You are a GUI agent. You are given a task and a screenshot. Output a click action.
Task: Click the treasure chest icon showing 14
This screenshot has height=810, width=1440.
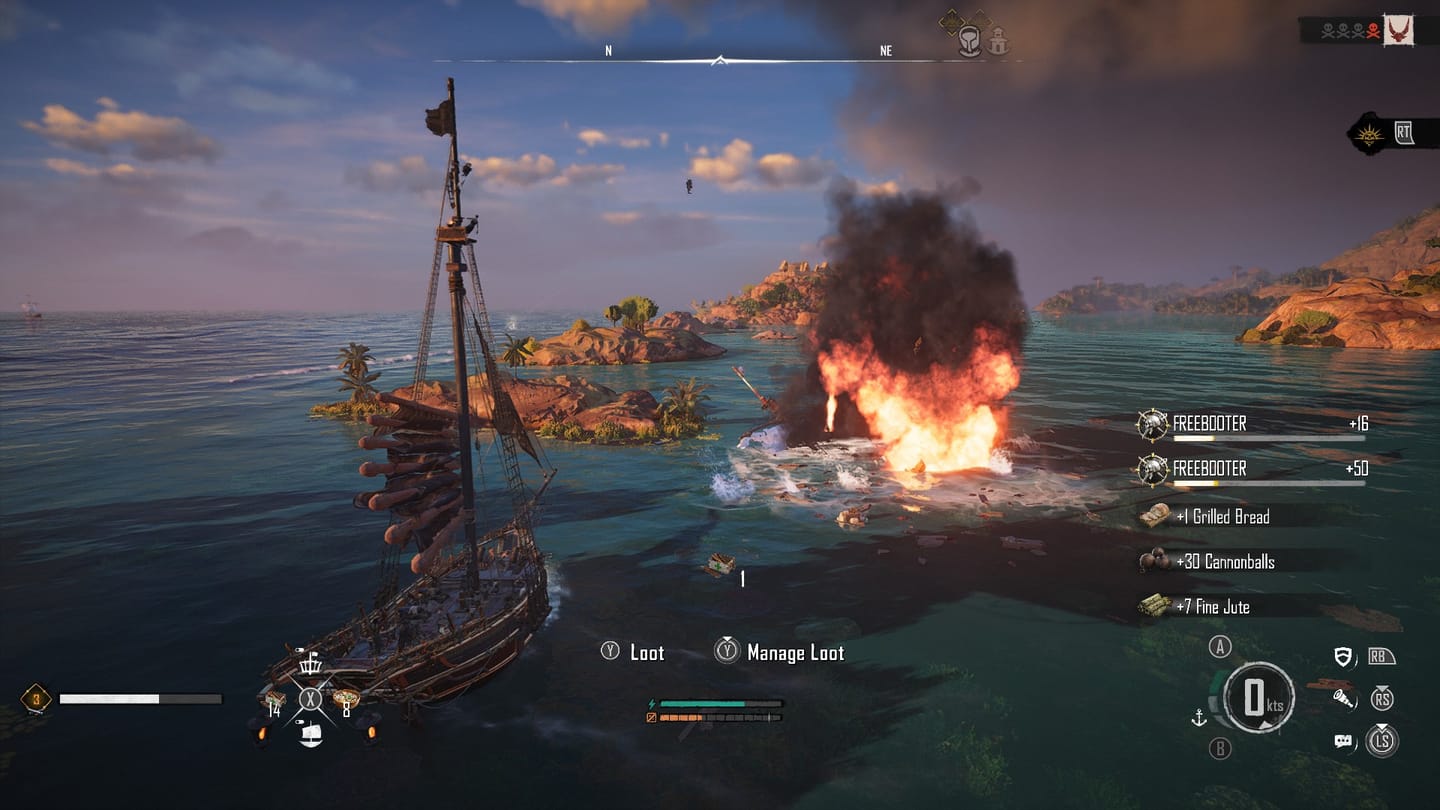(276, 699)
